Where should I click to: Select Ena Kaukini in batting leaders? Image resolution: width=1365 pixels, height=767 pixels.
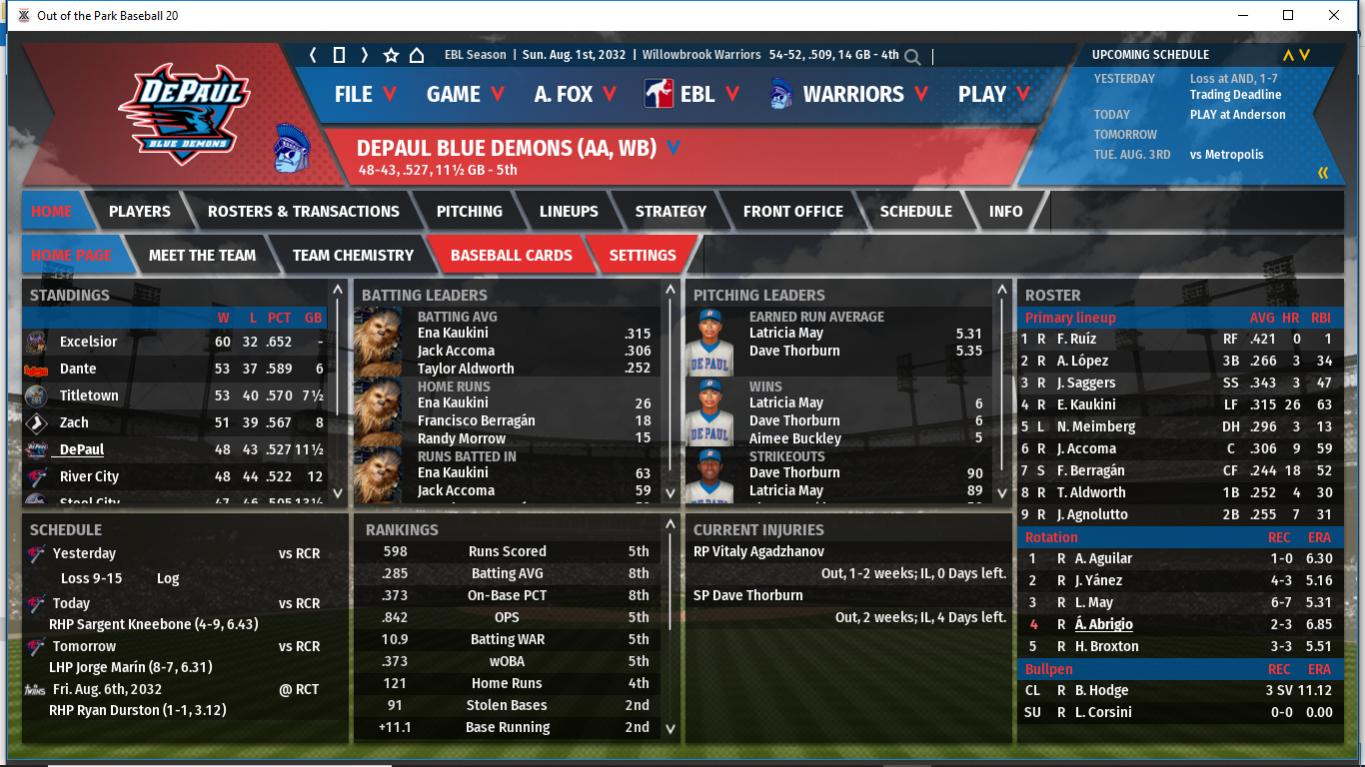click(x=453, y=333)
